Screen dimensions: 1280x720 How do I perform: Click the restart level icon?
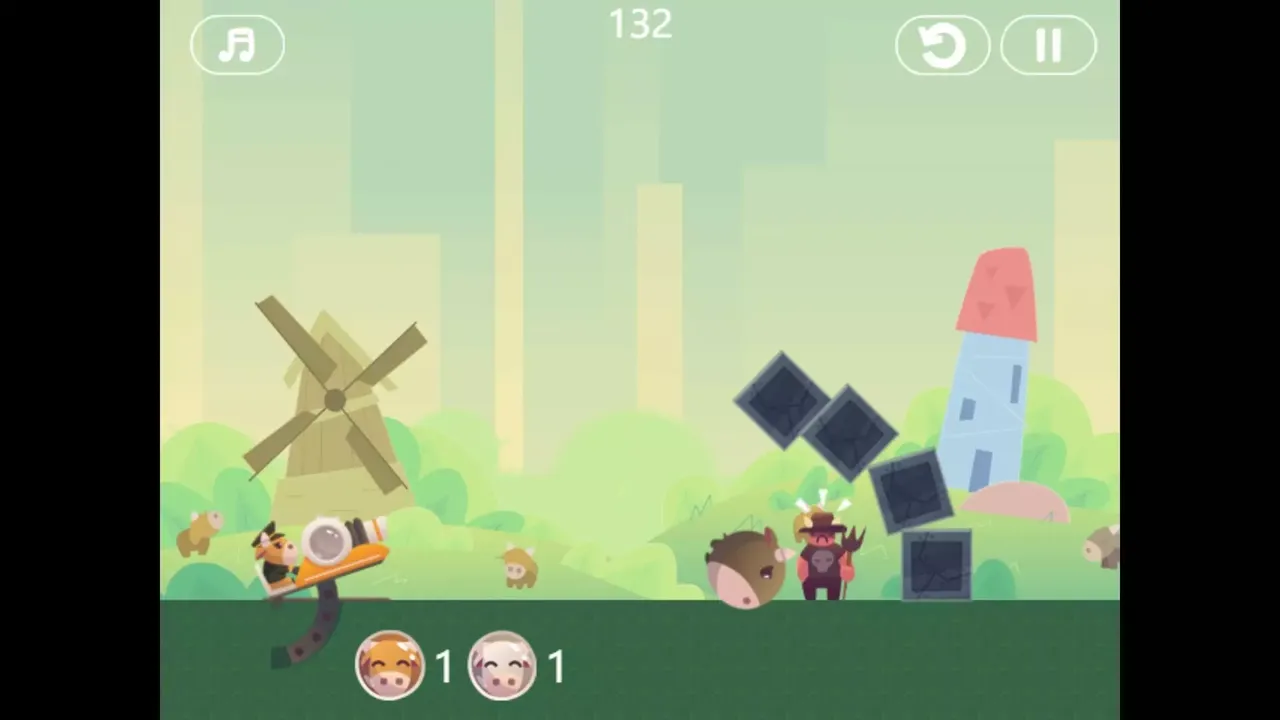942,45
